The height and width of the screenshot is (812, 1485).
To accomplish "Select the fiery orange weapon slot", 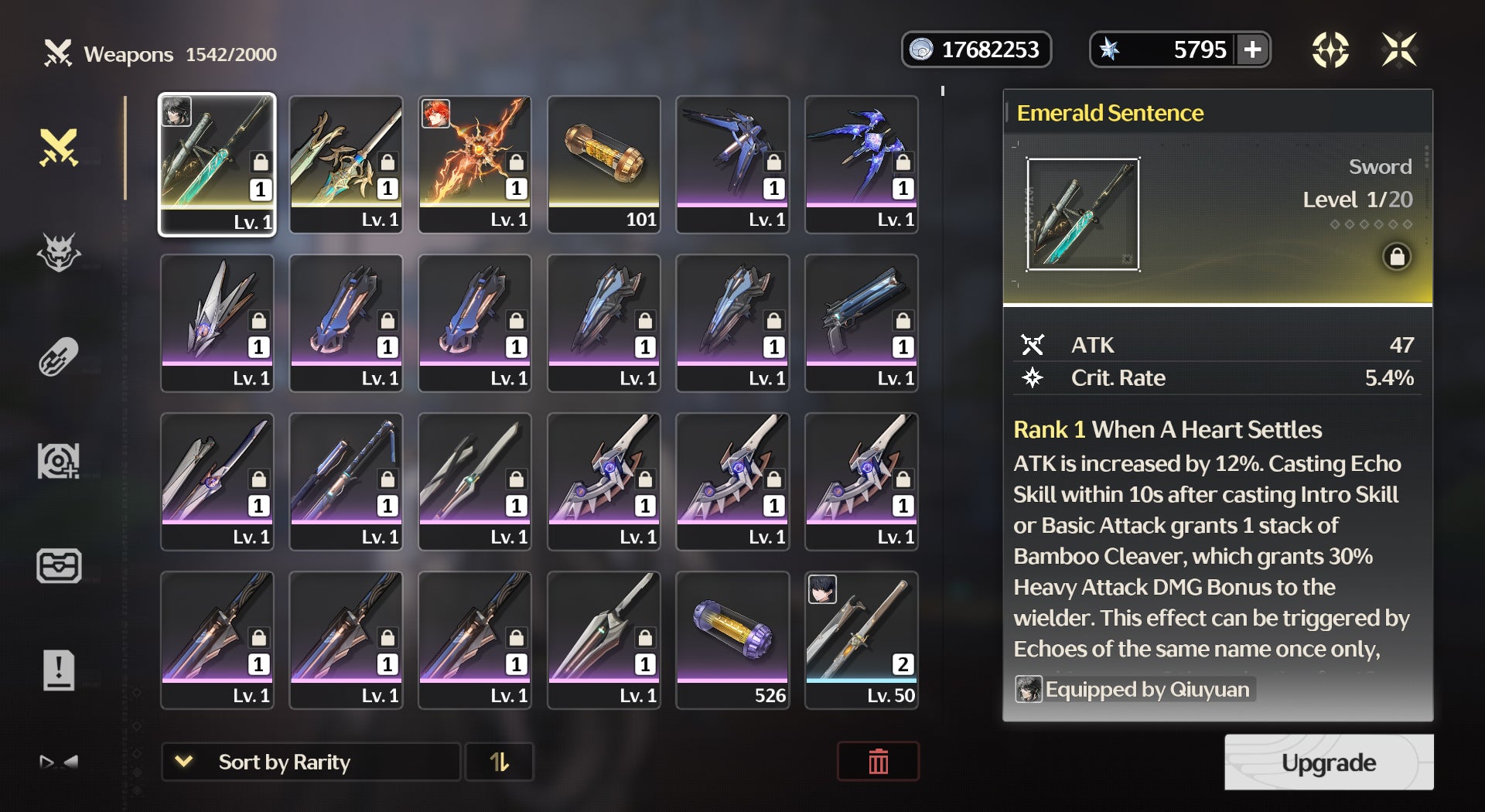I will point(475,163).
